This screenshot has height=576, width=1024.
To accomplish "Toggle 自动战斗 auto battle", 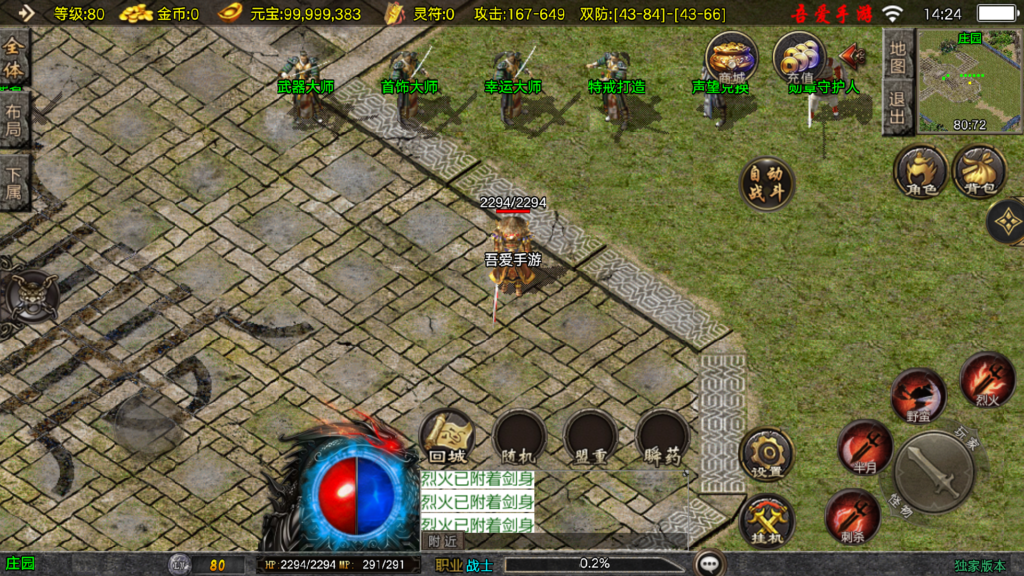I will click(767, 183).
